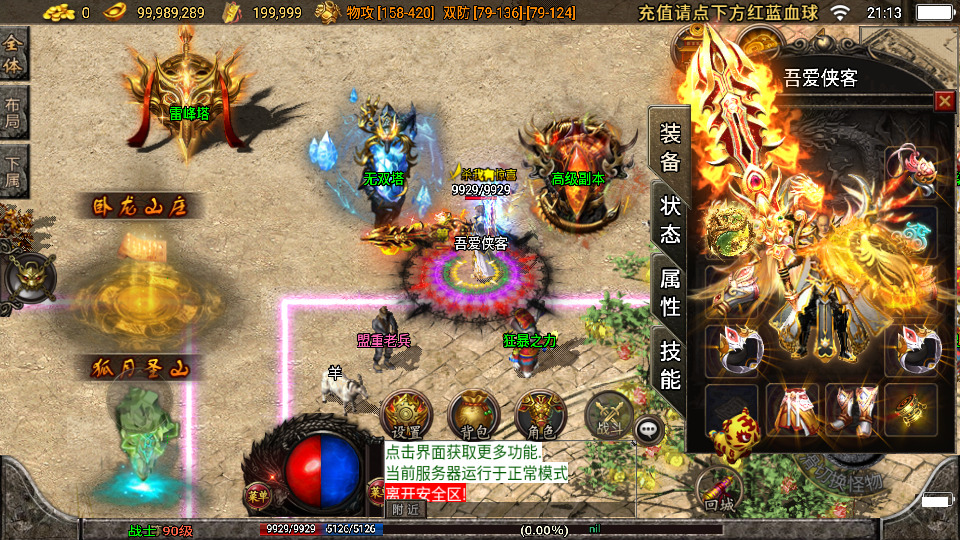
Task: Select the 全体 tab on the left edge
Action: (x=14, y=54)
